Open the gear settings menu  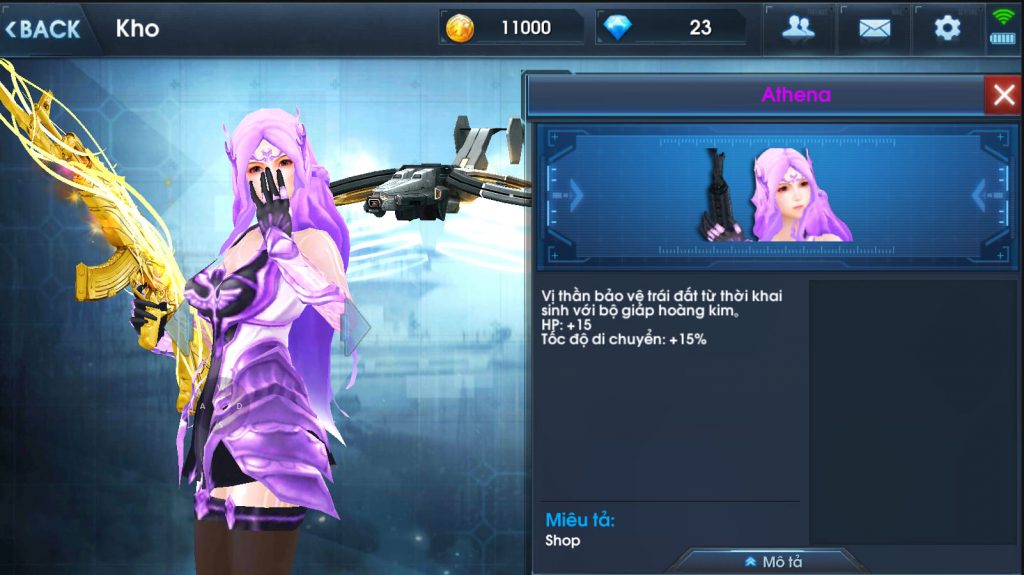pos(947,28)
